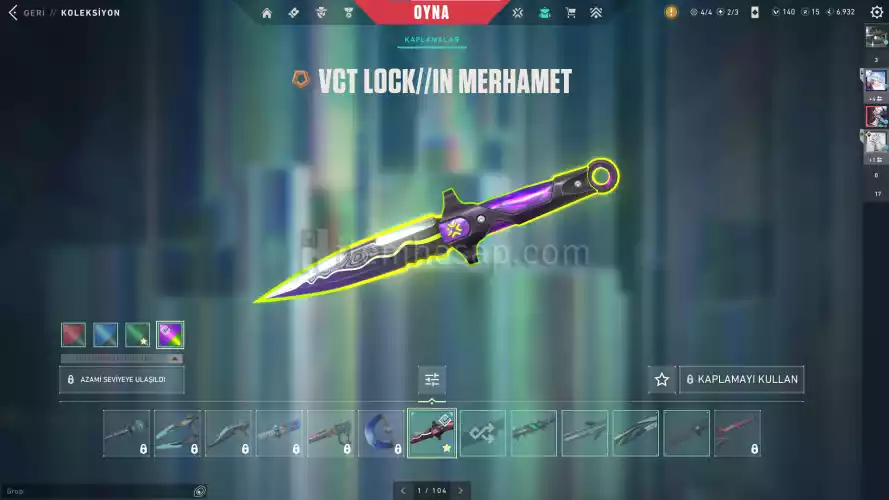Open the yellow alert notification icon
889x500 pixels.
point(671,13)
